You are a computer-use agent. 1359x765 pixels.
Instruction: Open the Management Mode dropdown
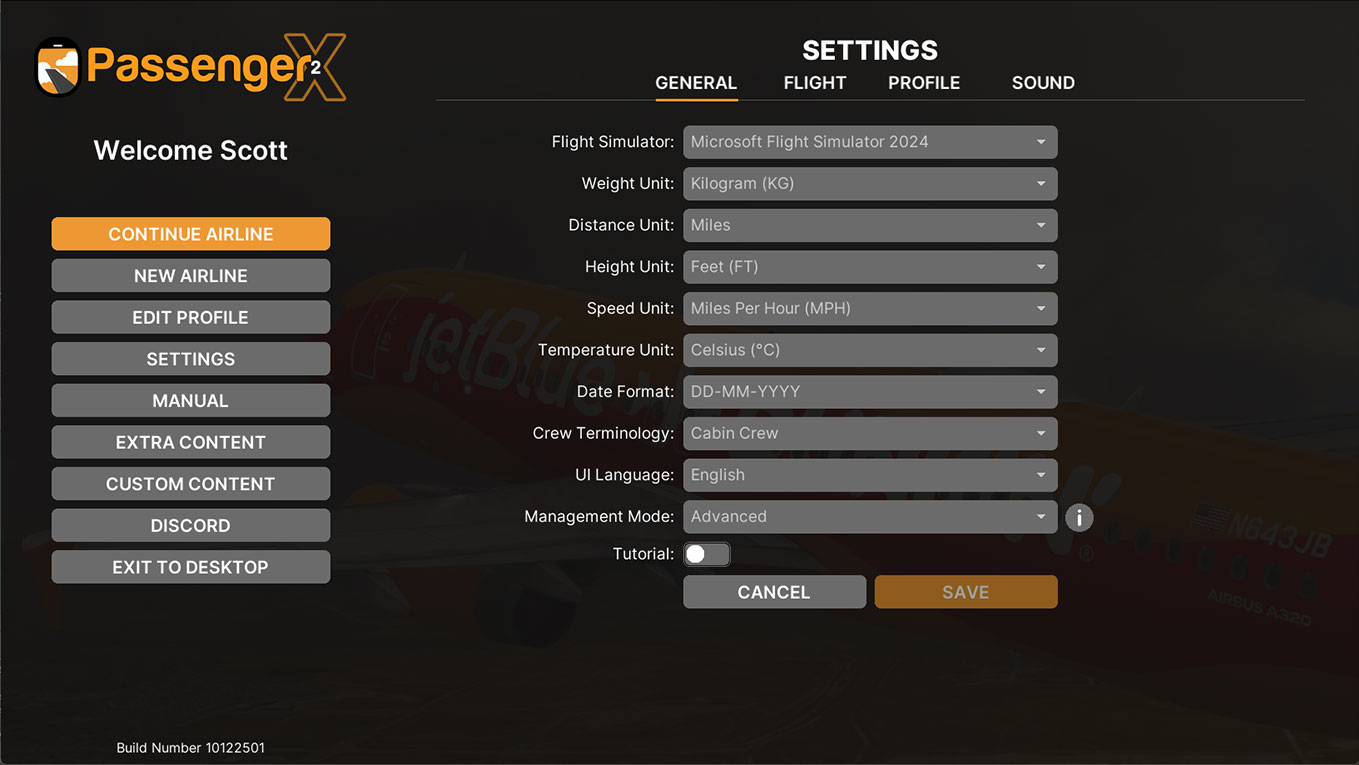pos(869,517)
